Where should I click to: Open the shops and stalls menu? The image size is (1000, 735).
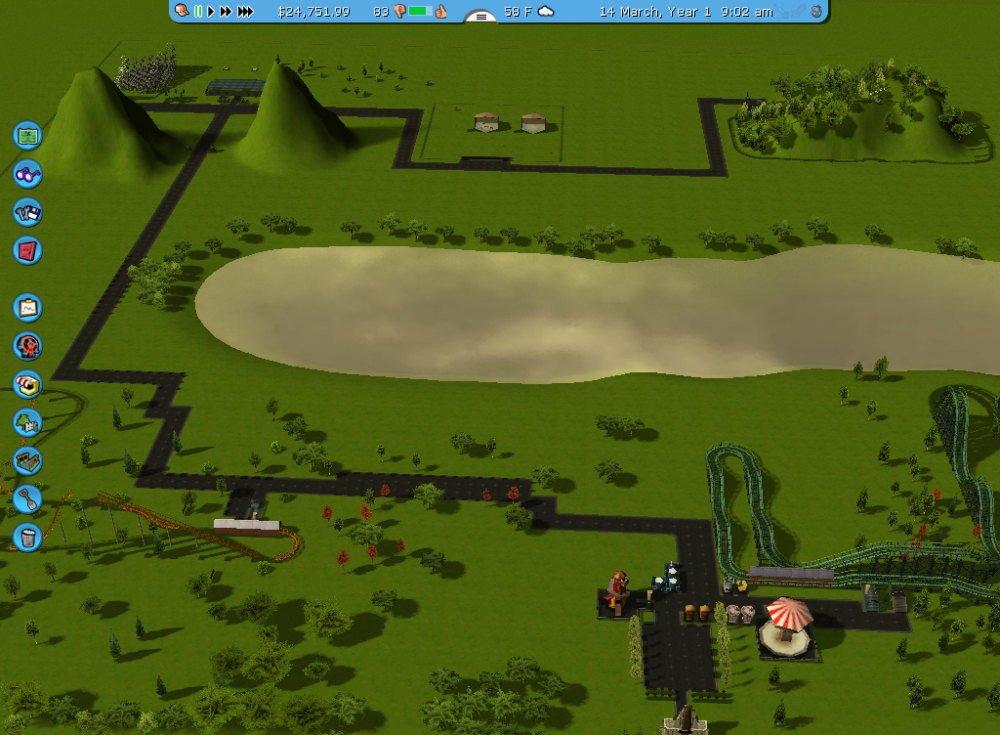(27, 384)
